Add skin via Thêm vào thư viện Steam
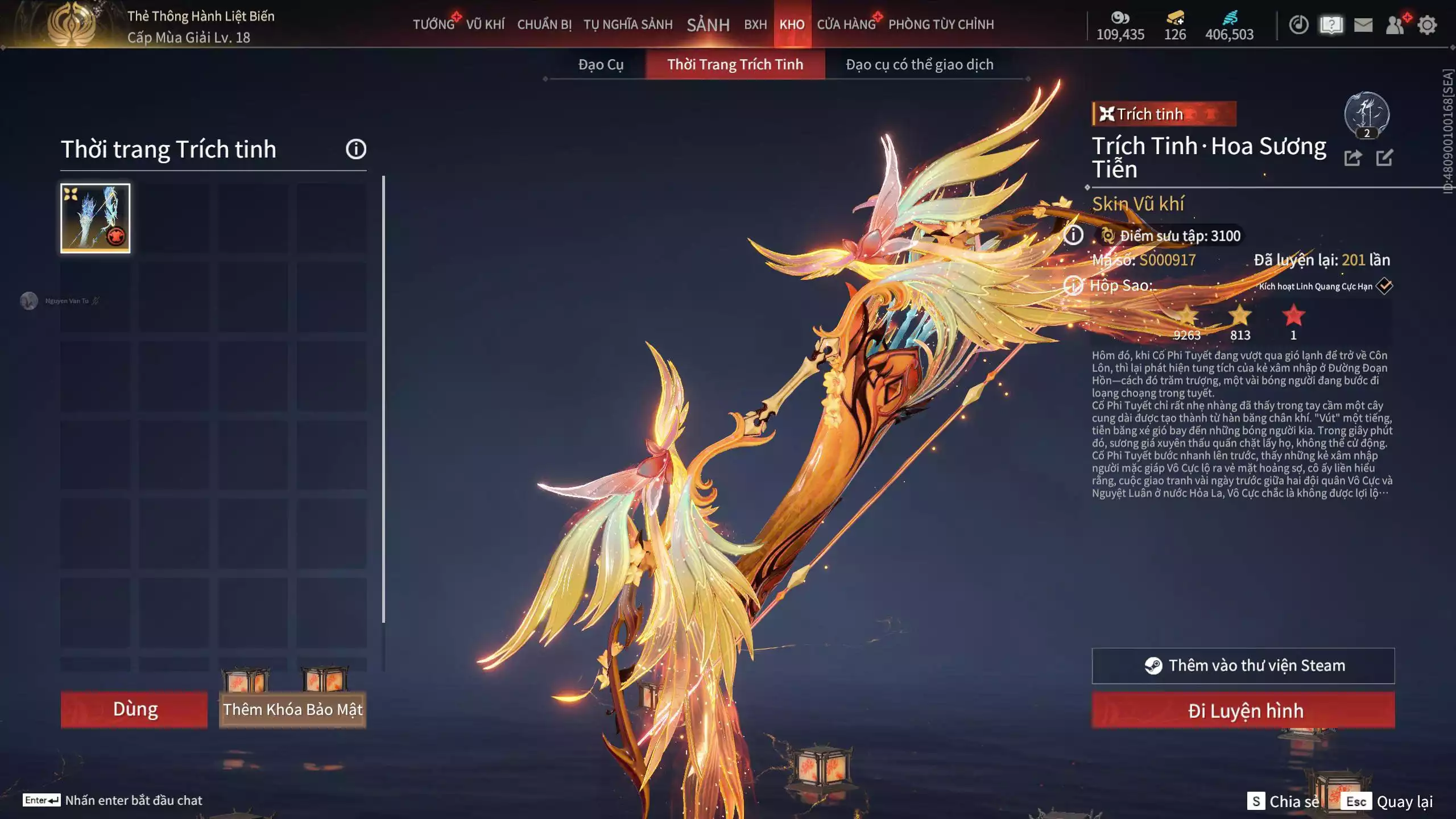Screen dimensions: 1456x819 pyautogui.click(x=1243, y=665)
